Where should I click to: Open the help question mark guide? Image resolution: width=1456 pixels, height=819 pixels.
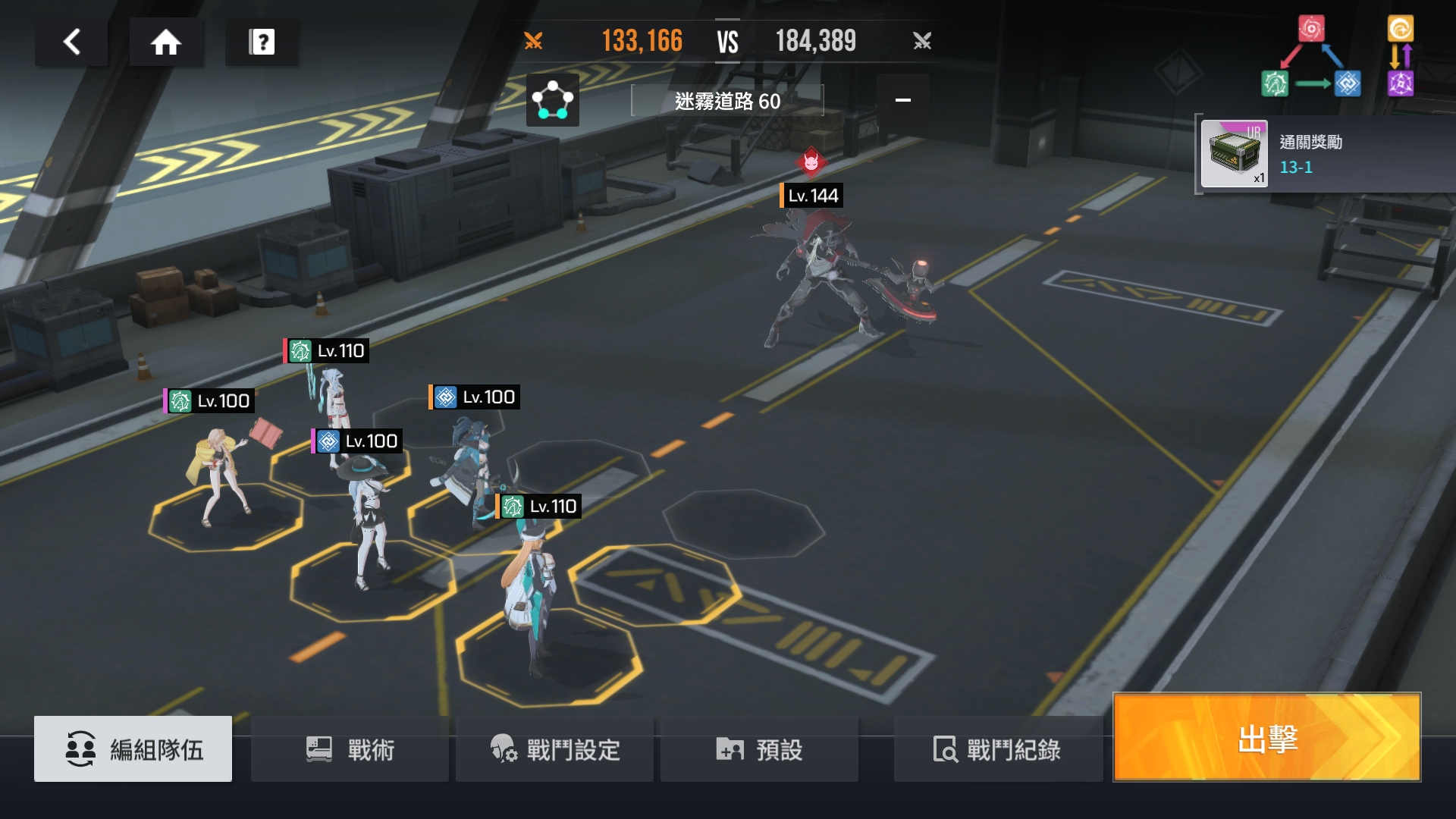point(262,42)
